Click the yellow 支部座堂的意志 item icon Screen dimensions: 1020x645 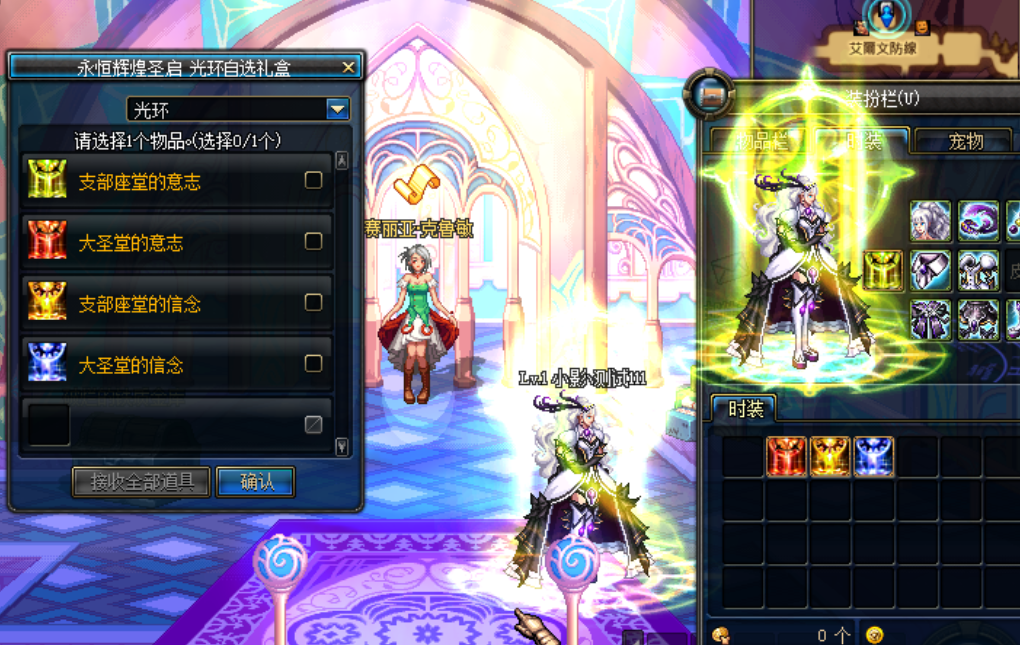point(48,181)
